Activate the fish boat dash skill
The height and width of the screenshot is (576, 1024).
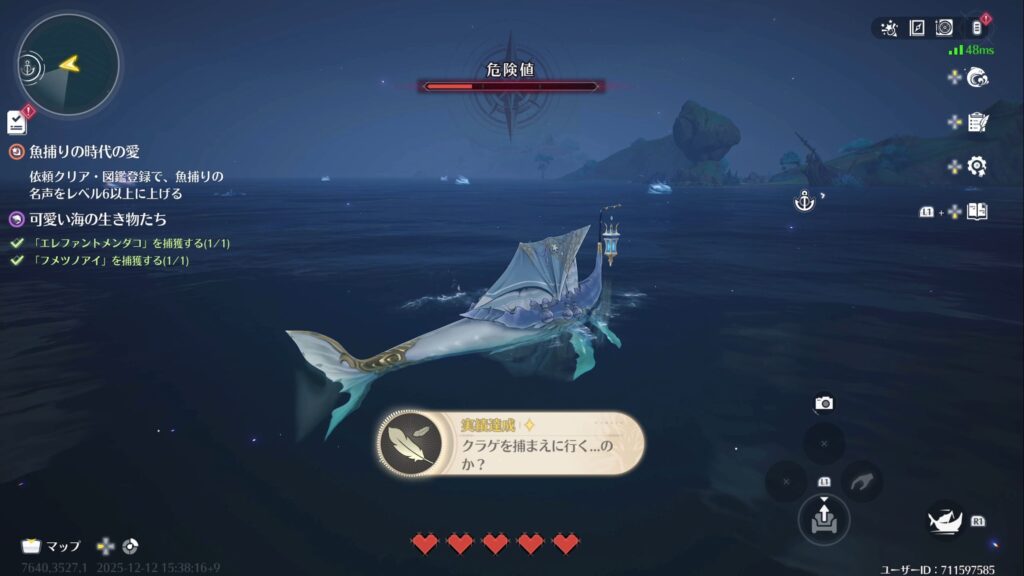point(946,520)
